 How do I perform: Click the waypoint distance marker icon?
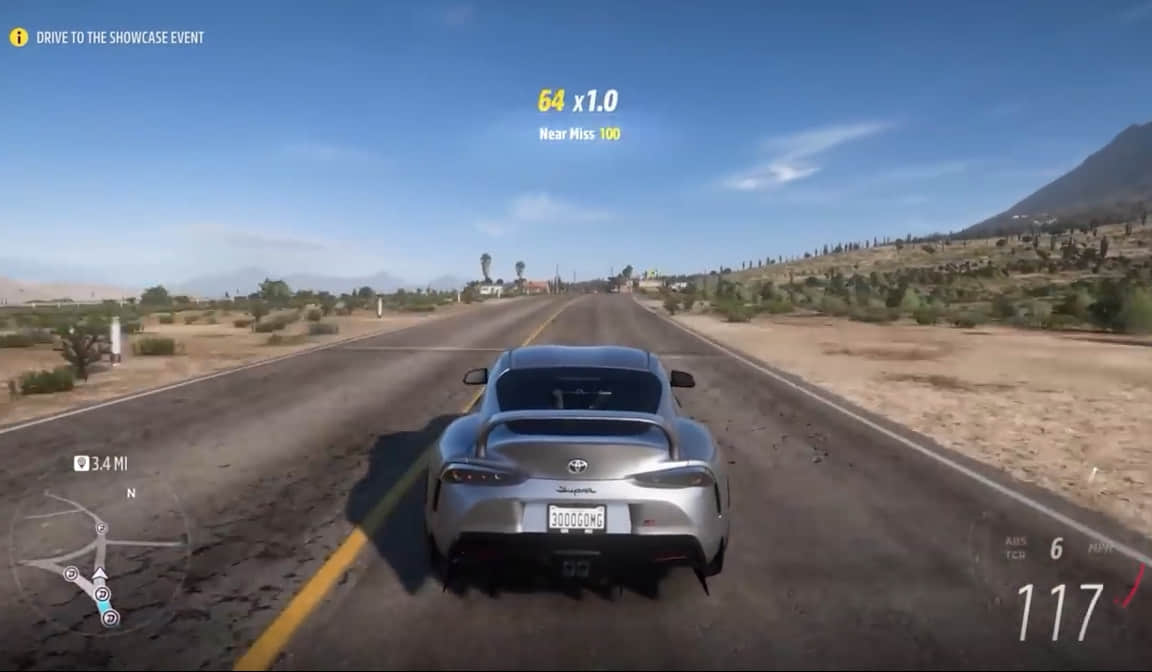(x=81, y=463)
